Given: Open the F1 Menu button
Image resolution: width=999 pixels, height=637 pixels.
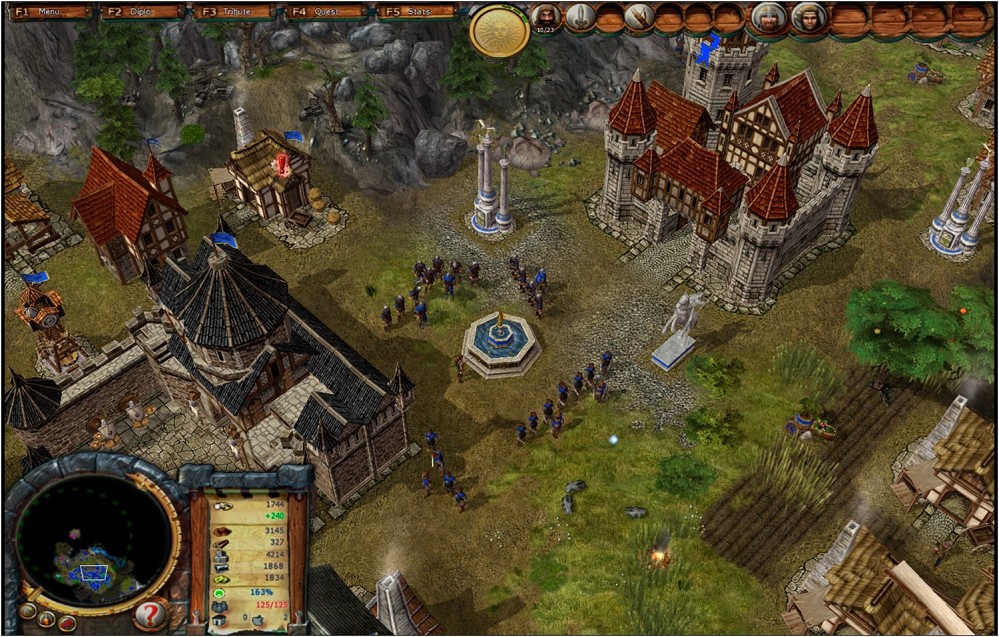Looking at the screenshot, I should (47, 13).
